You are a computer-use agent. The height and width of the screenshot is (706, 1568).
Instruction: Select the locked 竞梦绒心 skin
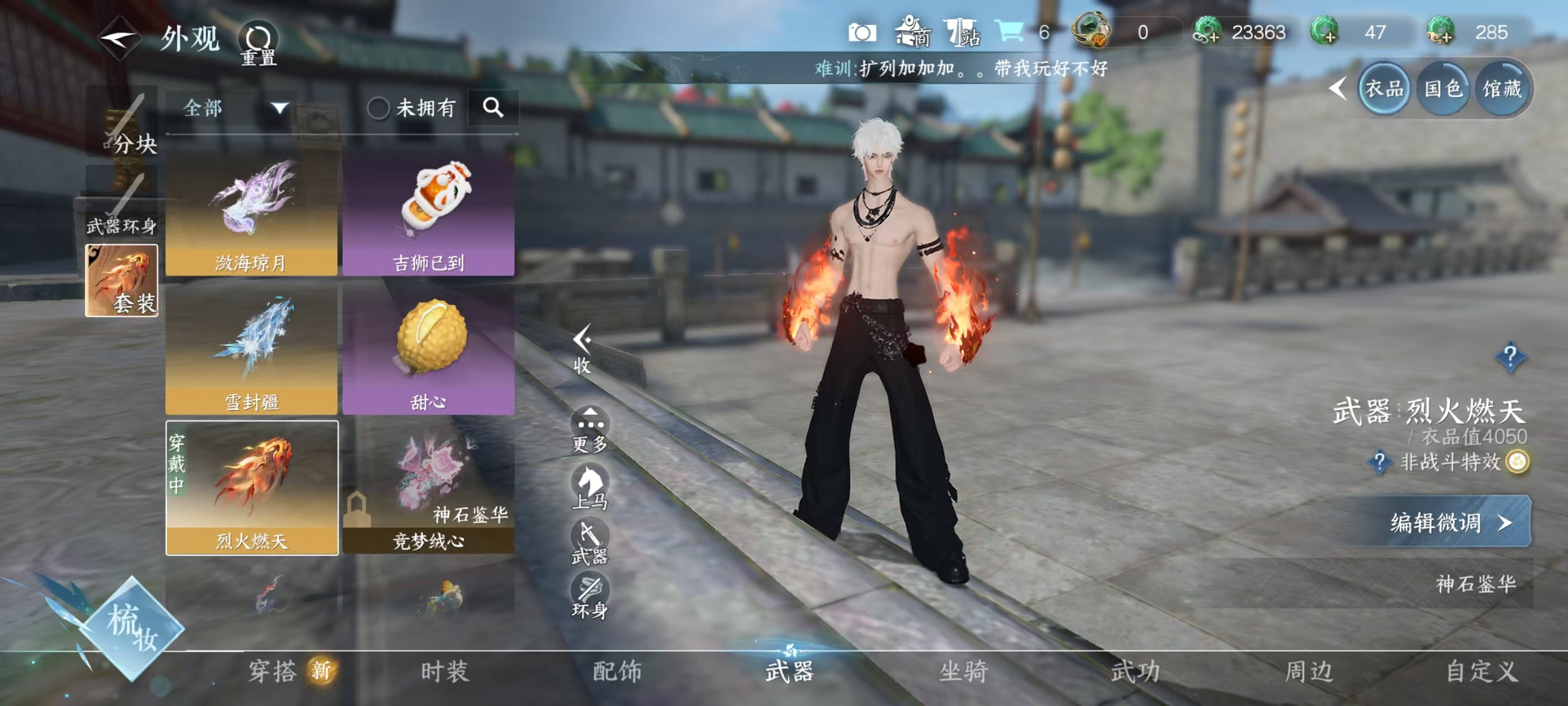(x=428, y=487)
